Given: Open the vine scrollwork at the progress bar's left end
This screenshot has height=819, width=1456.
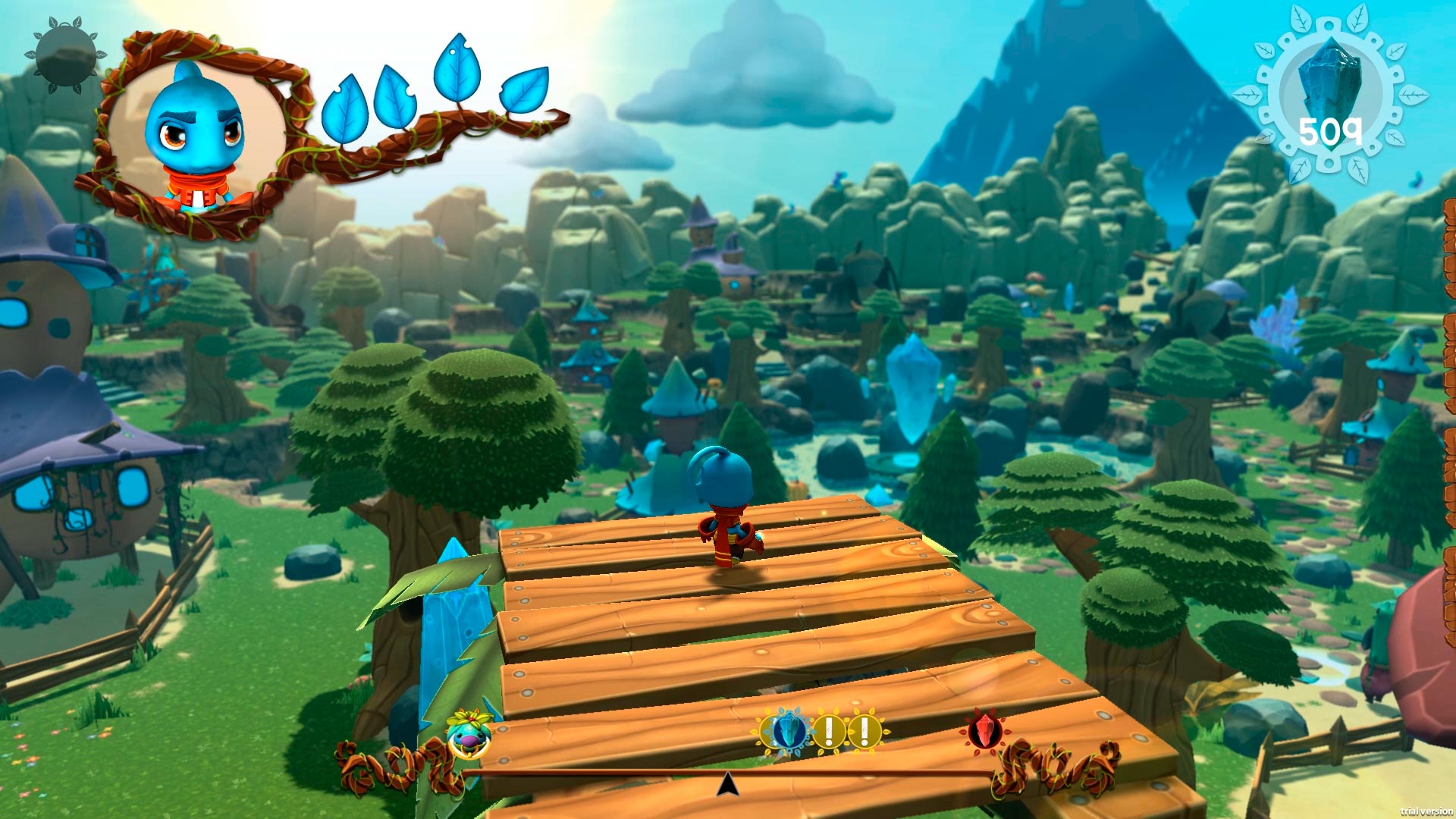Looking at the screenshot, I should (387, 762).
